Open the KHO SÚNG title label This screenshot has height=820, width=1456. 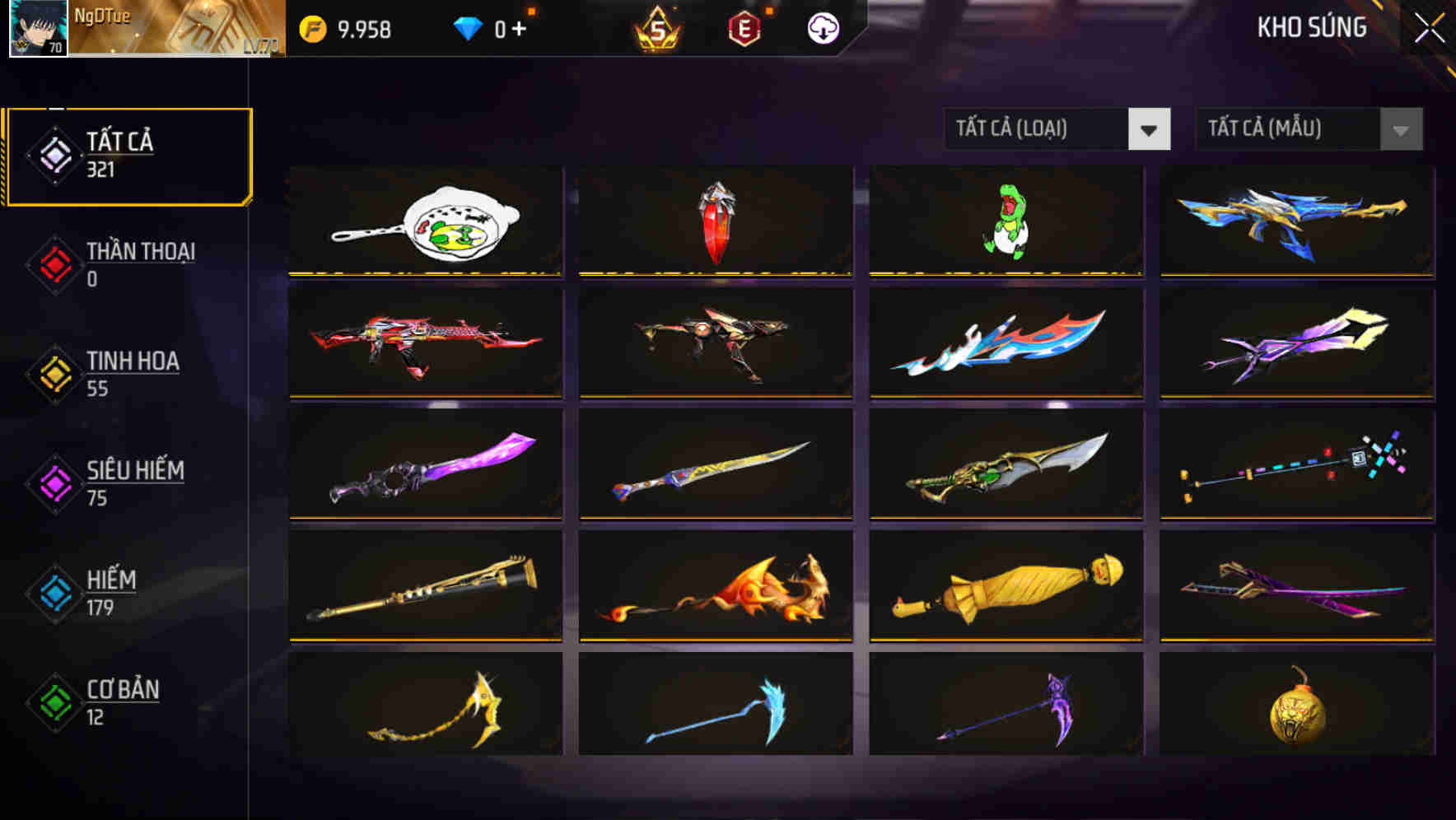coord(1311,27)
